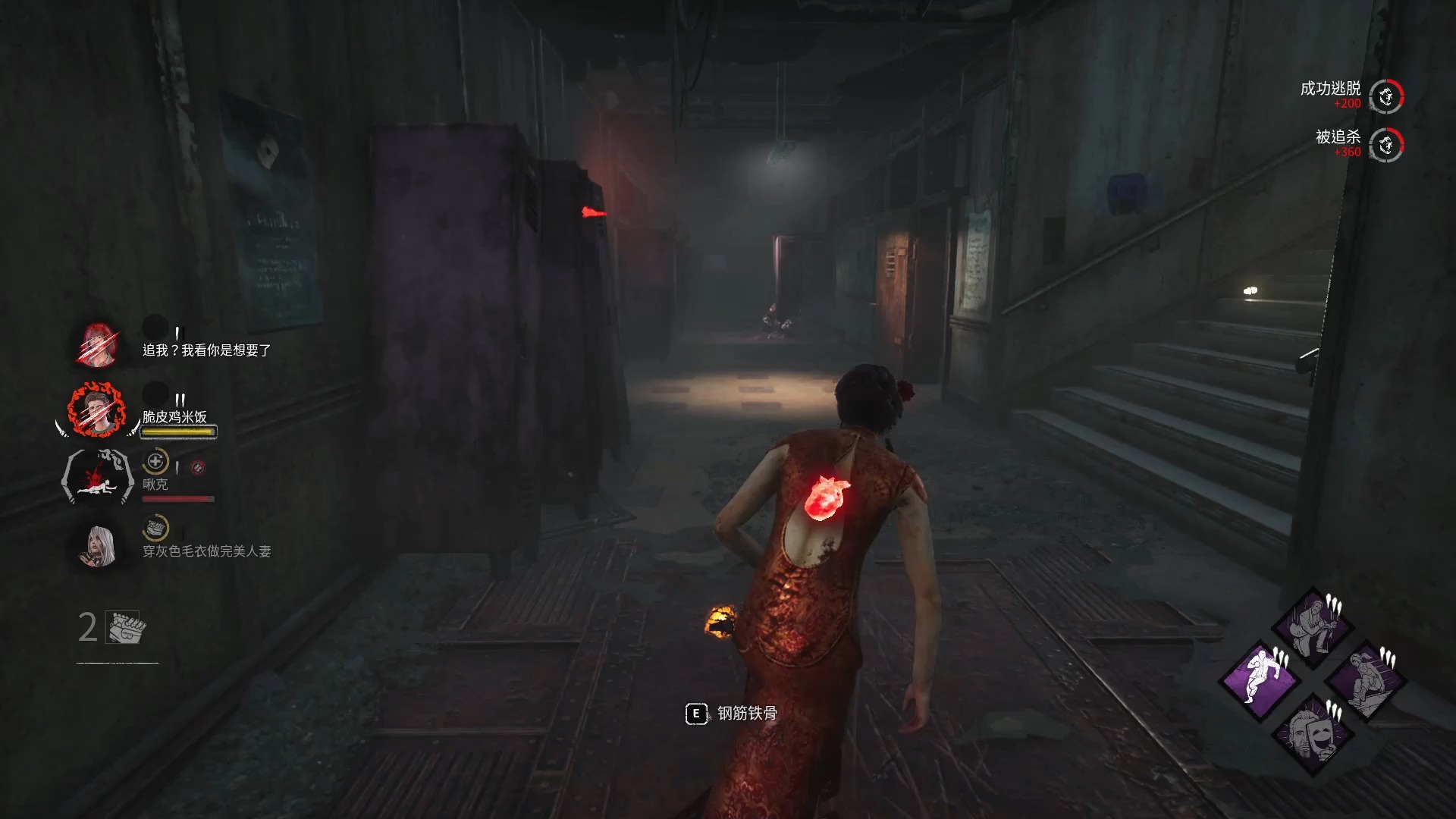Screen dimensions: 1456x819
Task: Select the downed survivor status icon for 啾克
Action: coord(99,477)
